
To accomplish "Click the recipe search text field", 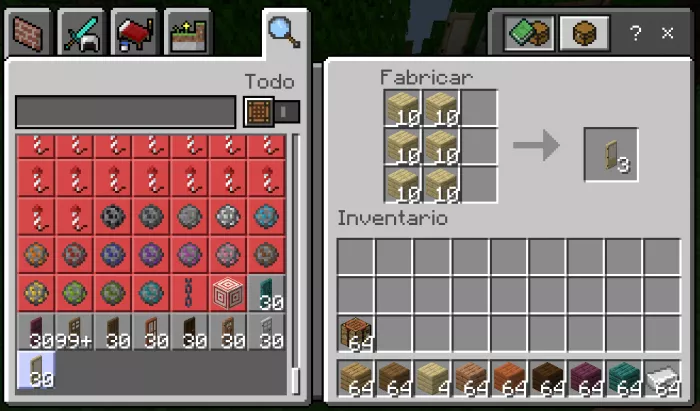I will [125, 111].
